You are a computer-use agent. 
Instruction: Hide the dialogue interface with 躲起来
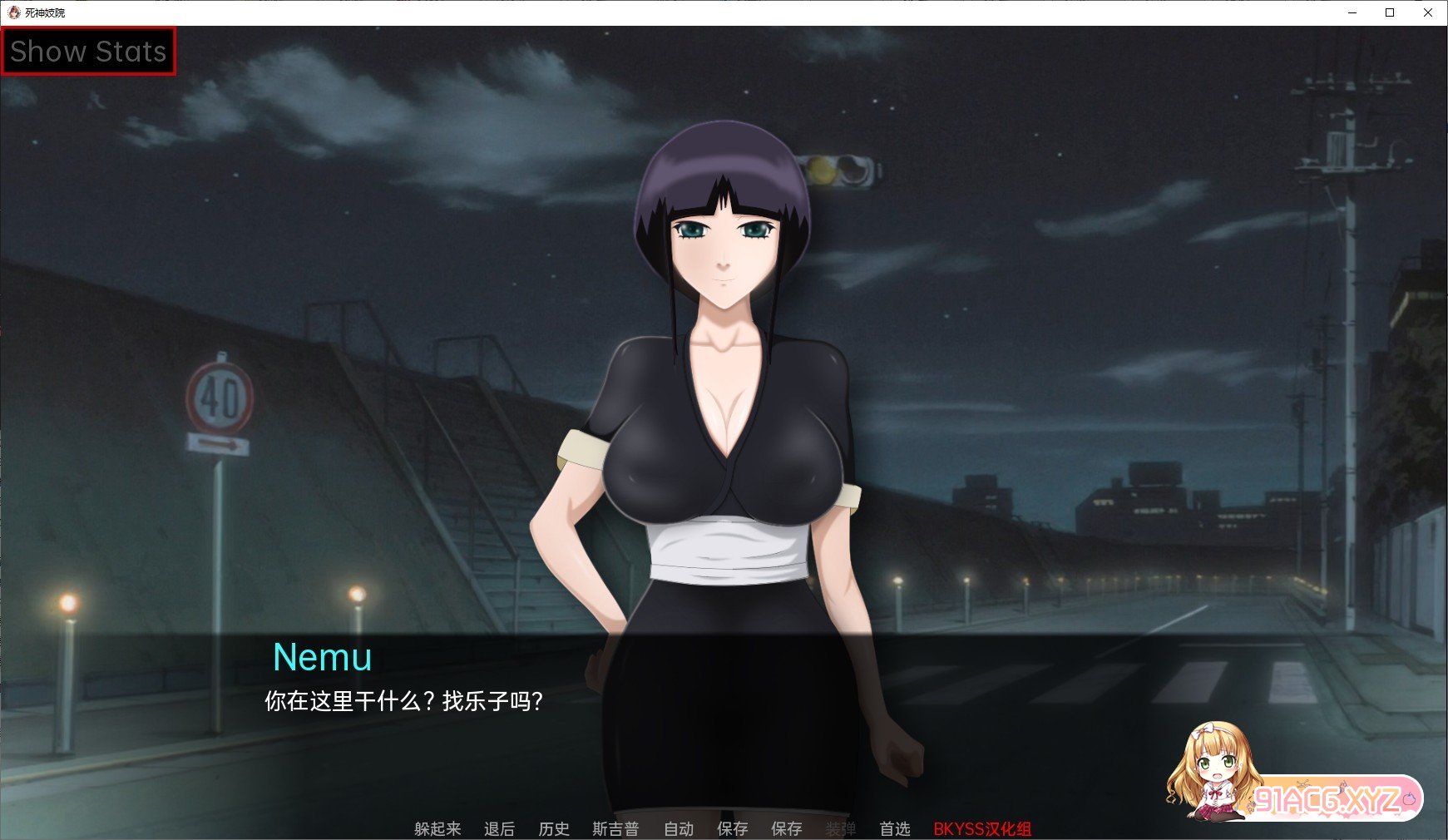437,828
